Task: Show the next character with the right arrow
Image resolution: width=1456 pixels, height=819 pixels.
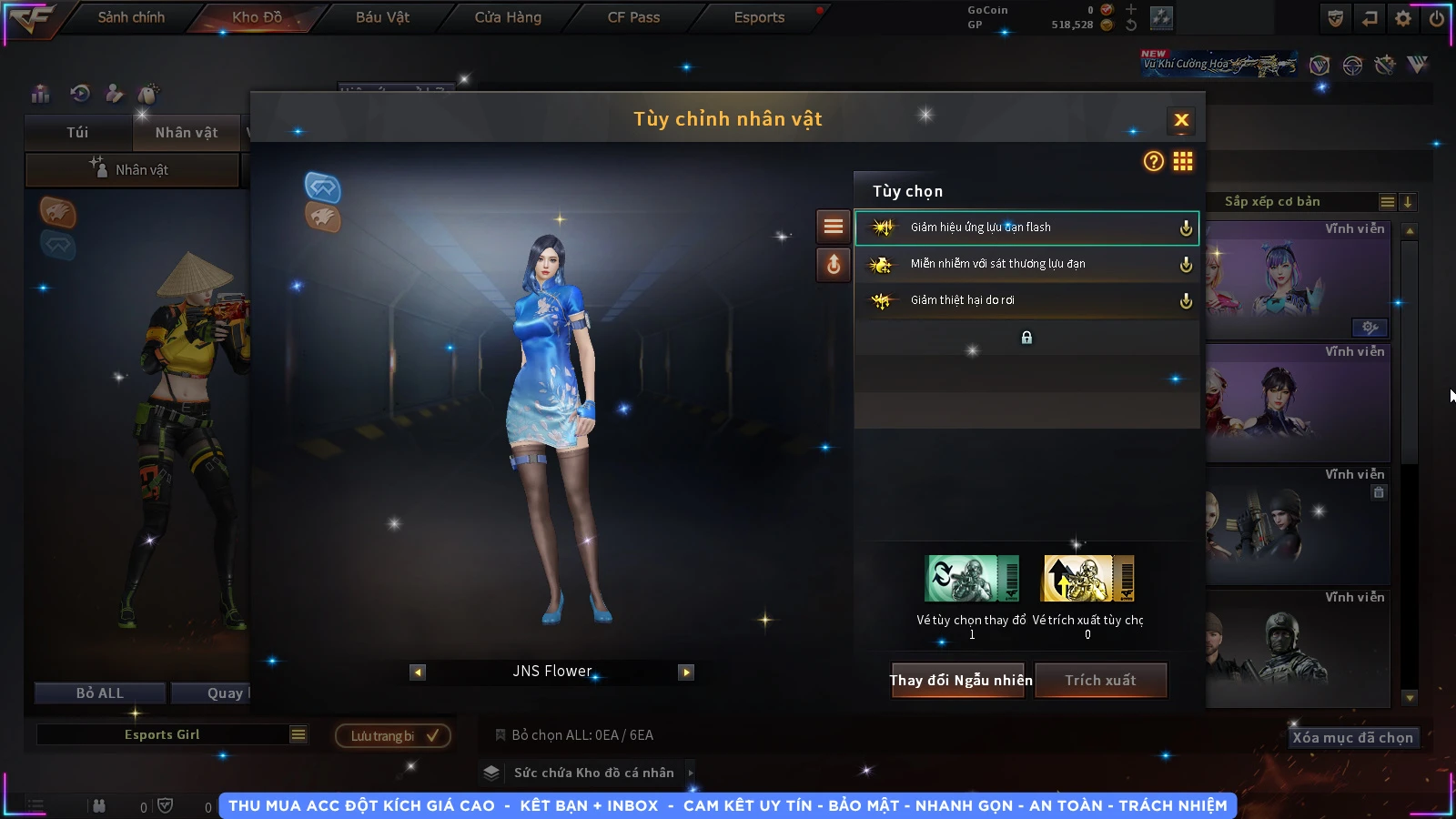Action: (686, 672)
